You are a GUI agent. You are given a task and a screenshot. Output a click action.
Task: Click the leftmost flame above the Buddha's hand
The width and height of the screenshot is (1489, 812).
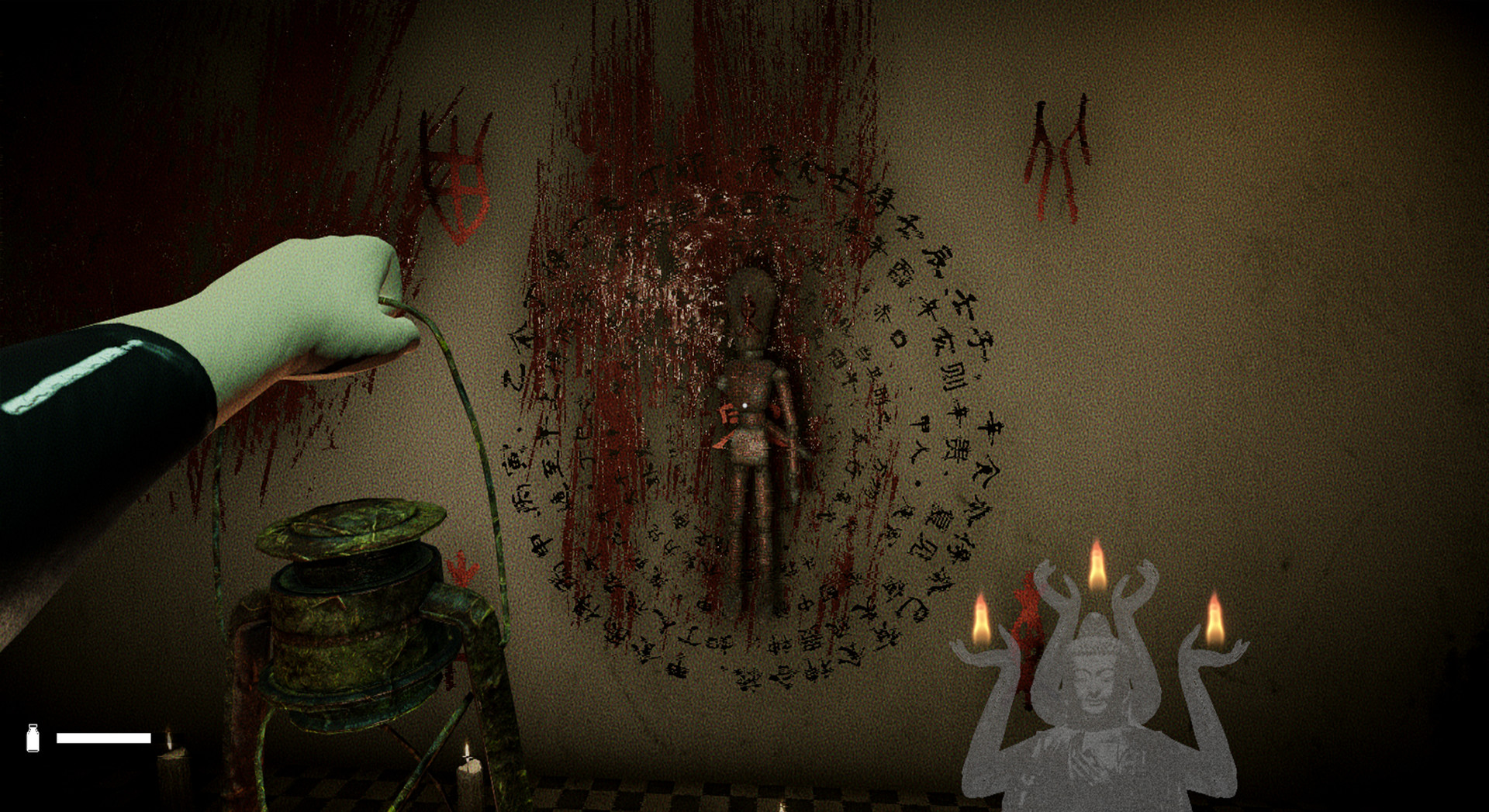[x=983, y=620]
